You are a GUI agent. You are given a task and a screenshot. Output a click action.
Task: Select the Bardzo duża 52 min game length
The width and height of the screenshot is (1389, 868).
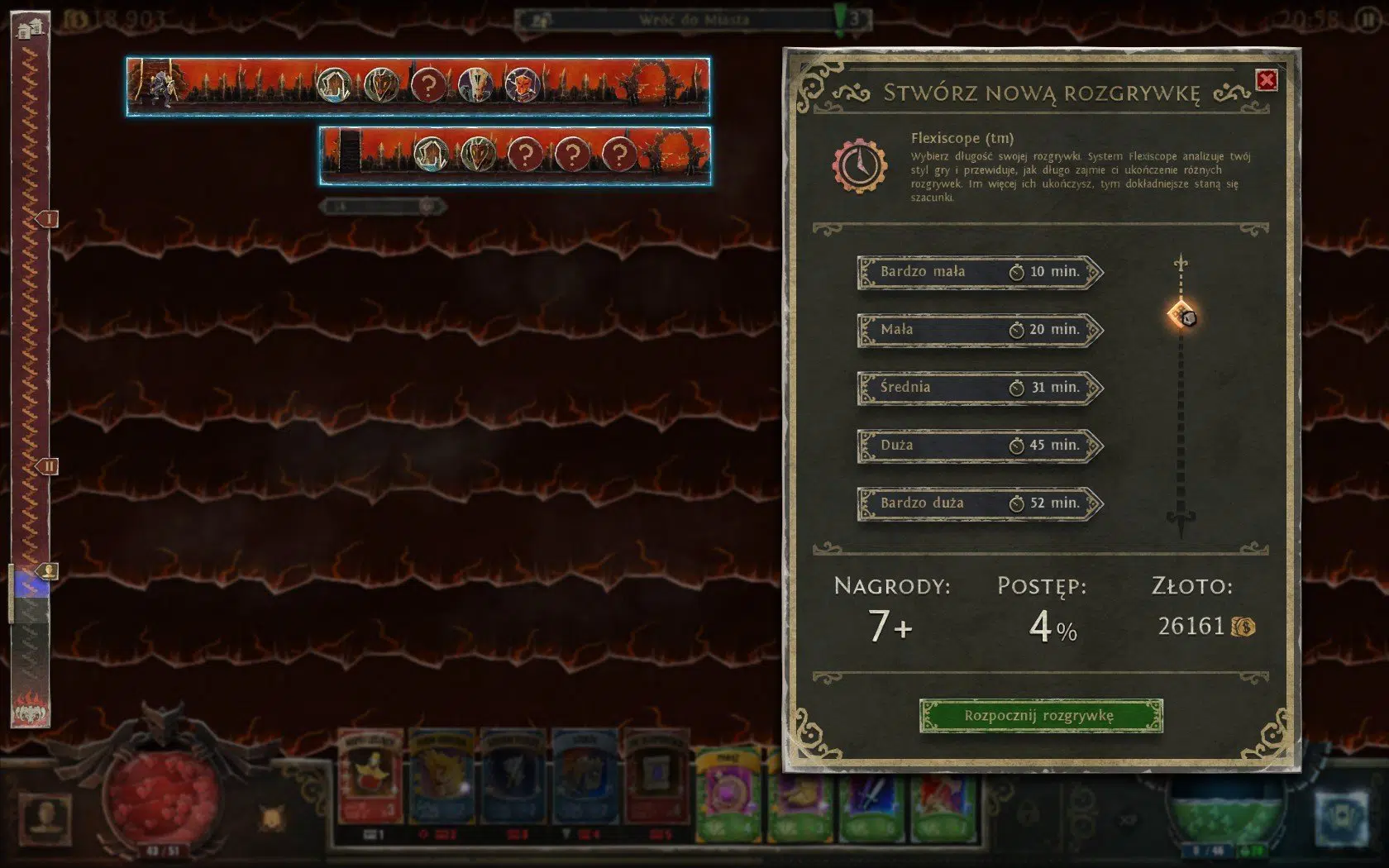[x=976, y=503]
